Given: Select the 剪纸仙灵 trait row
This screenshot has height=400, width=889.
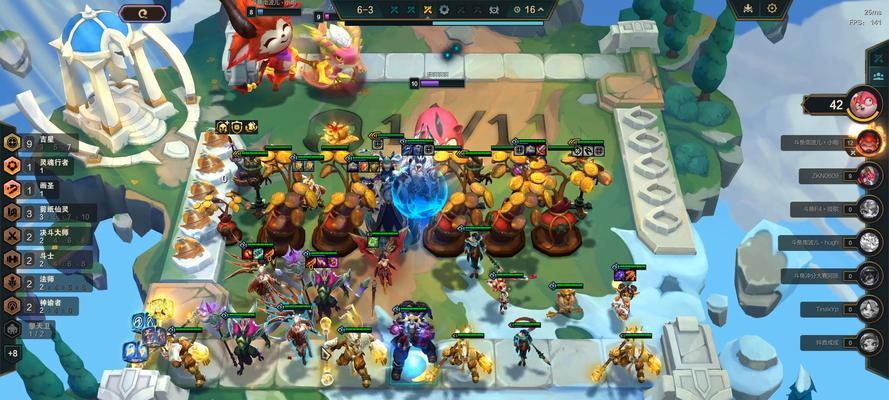Looking at the screenshot, I should coord(45,211).
